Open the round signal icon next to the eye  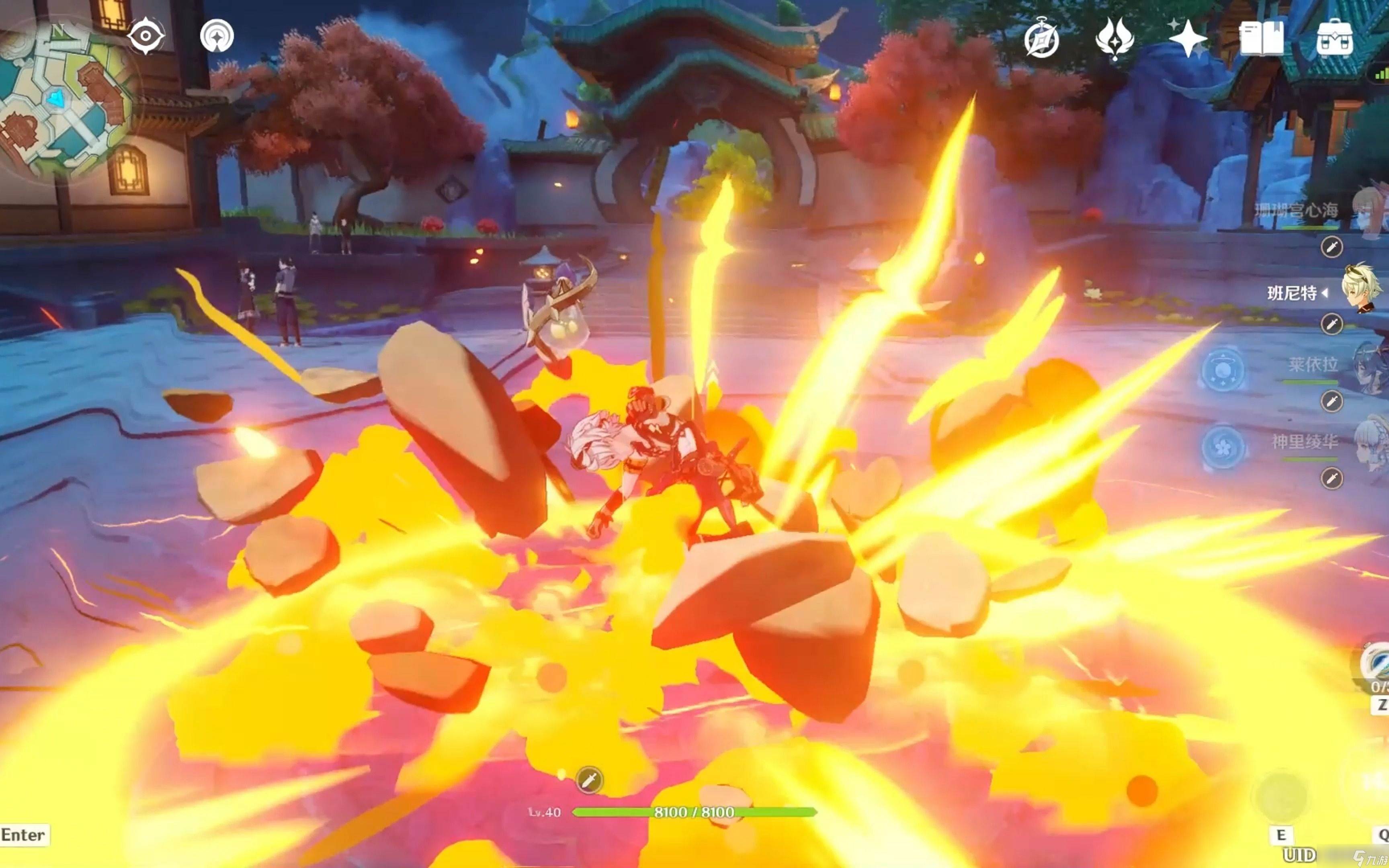pos(217,36)
